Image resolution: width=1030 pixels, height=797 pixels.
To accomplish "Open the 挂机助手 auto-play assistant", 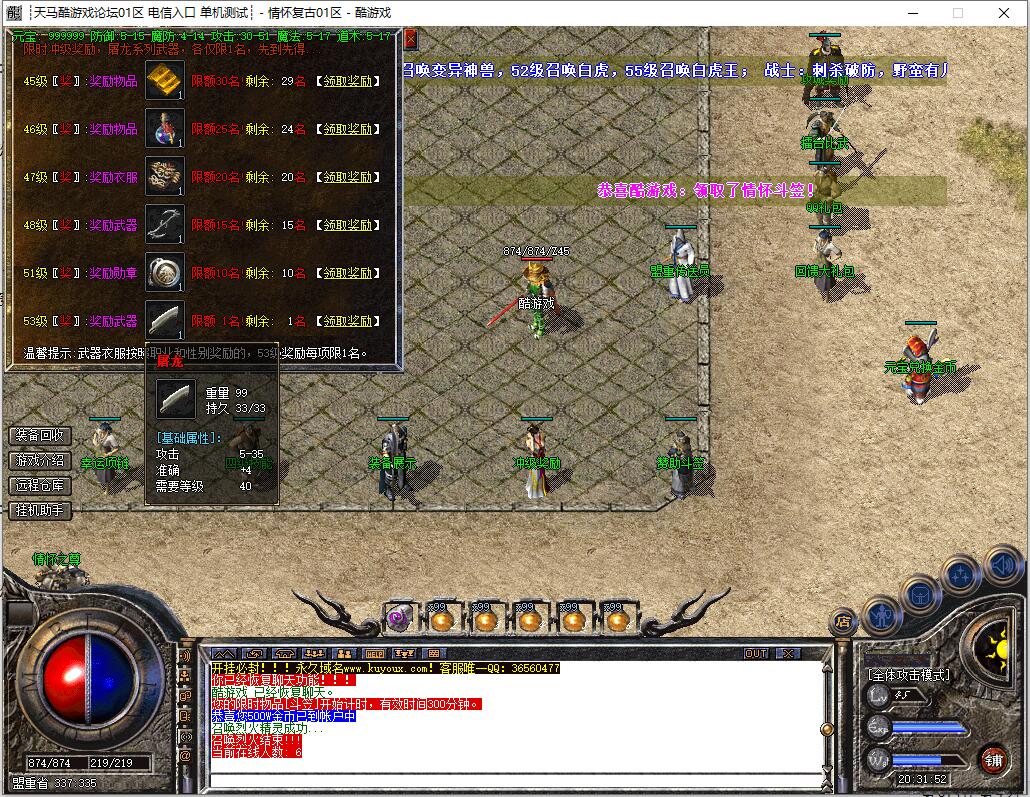I will pyautogui.click(x=40, y=511).
